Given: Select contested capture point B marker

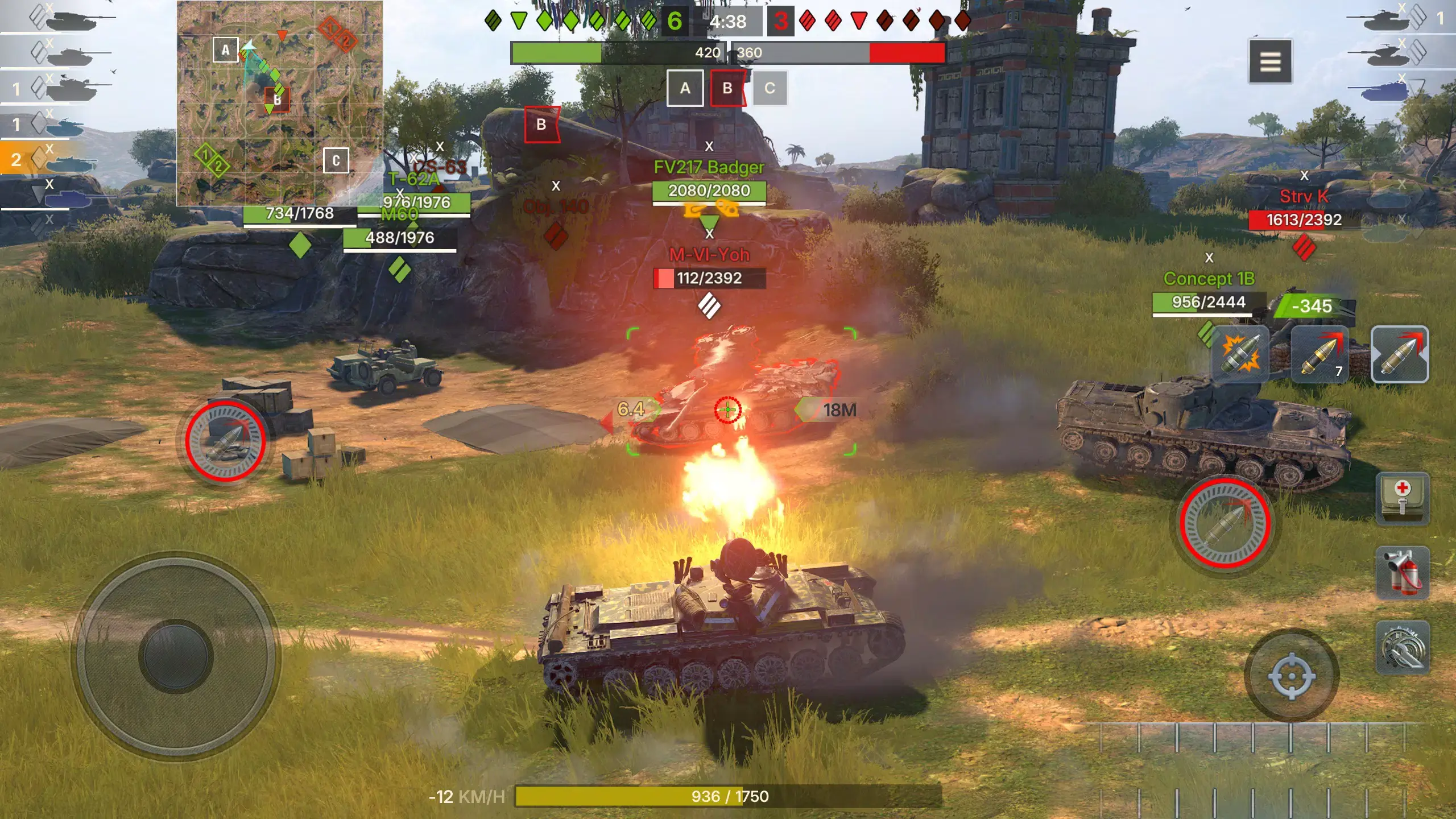Looking at the screenshot, I should (728, 88).
